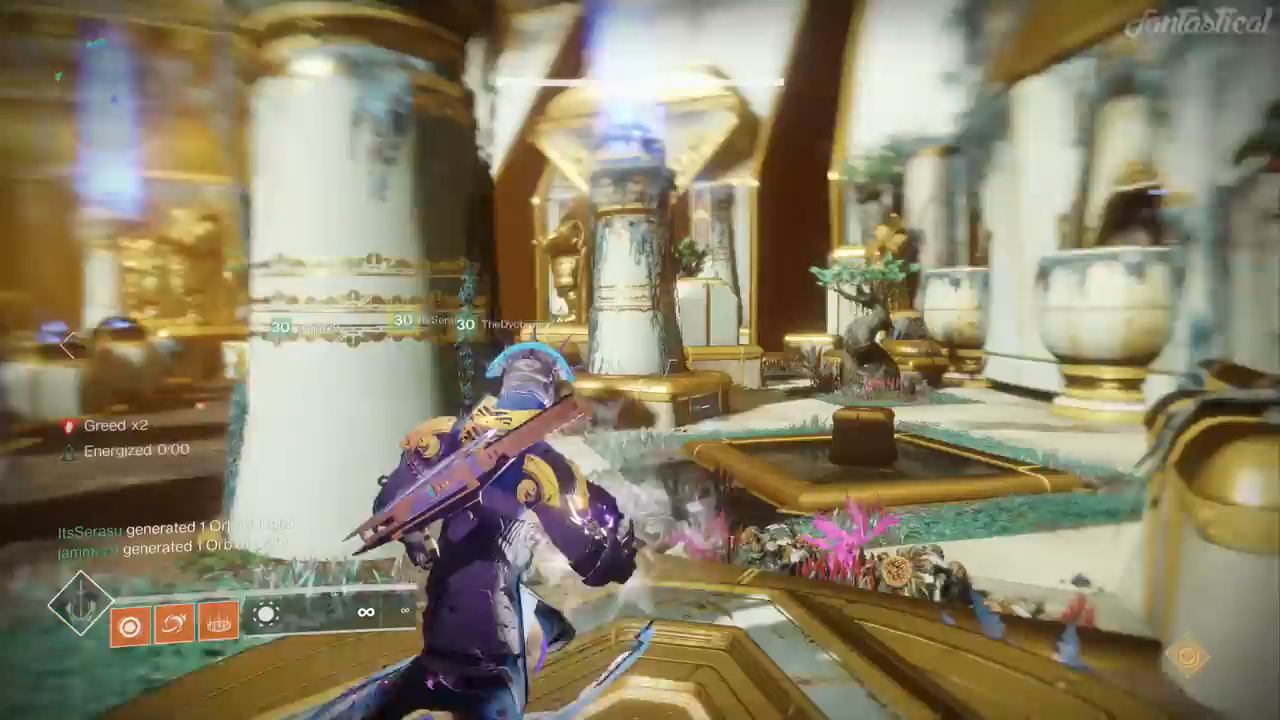This screenshot has height=720, width=1280.
Task: Activate the diamond-shaped super ability icon
Action: 81,603
